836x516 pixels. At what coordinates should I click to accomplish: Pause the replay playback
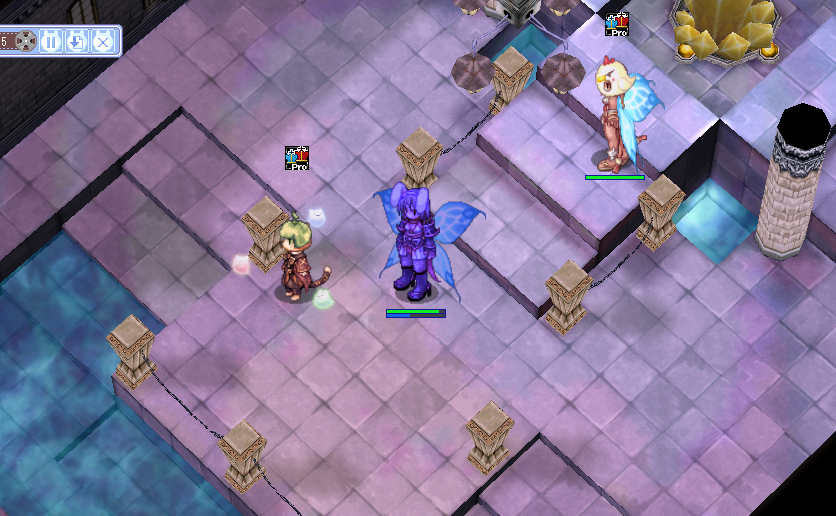[51, 42]
